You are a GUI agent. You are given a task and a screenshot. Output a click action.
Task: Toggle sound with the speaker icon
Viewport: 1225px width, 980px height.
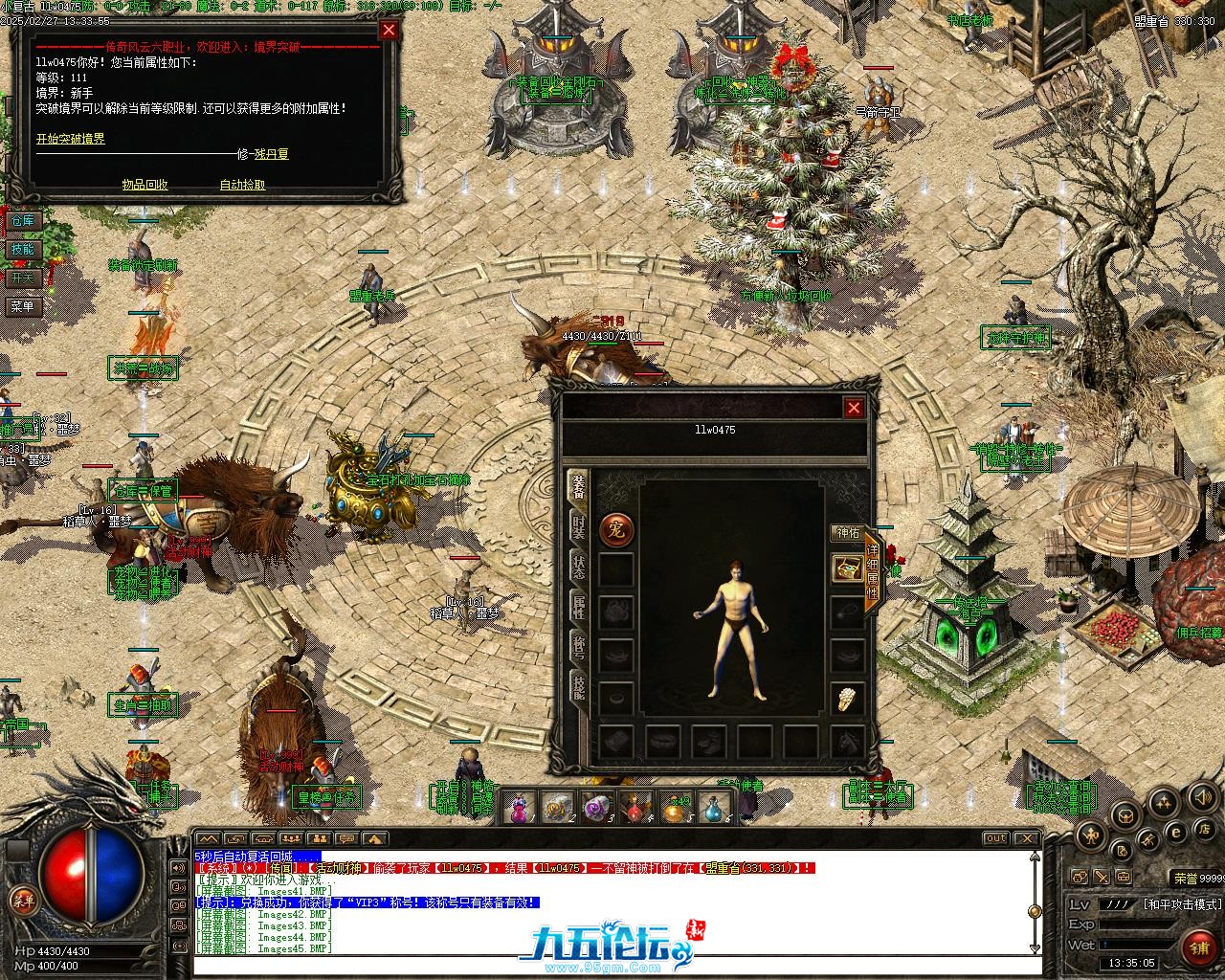[1202, 796]
